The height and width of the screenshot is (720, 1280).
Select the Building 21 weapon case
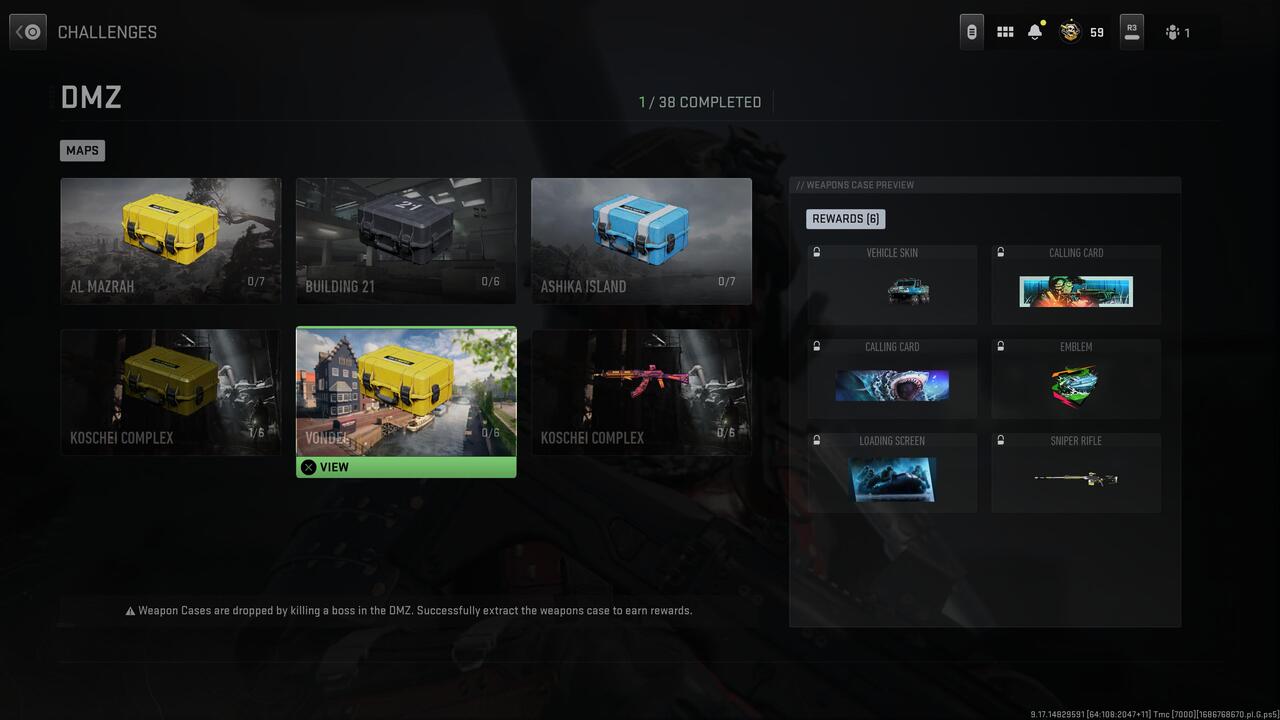coord(405,240)
